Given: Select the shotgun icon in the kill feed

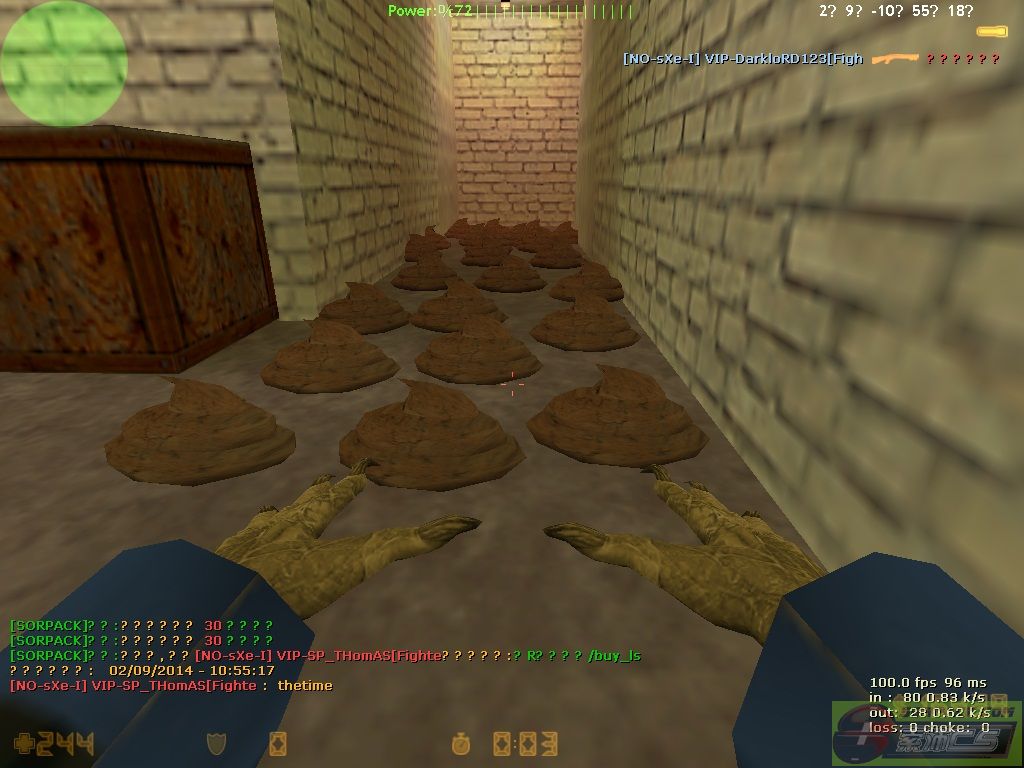Looking at the screenshot, I should [893, 59].
